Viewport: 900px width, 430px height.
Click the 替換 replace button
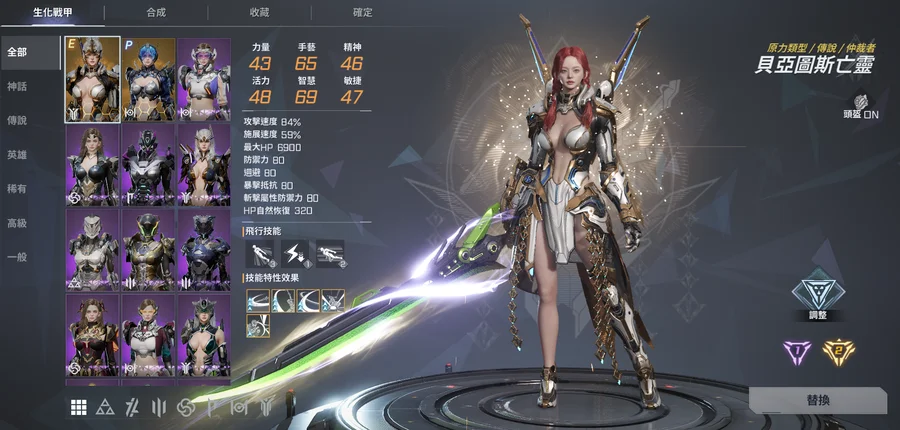click(x=818, y=400)
